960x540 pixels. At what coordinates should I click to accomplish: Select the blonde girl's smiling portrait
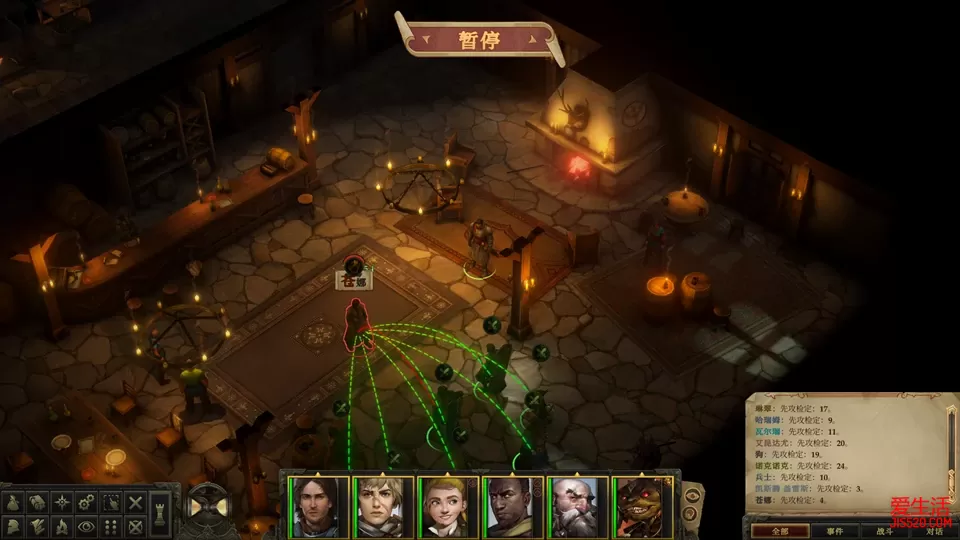click(447, 507)
